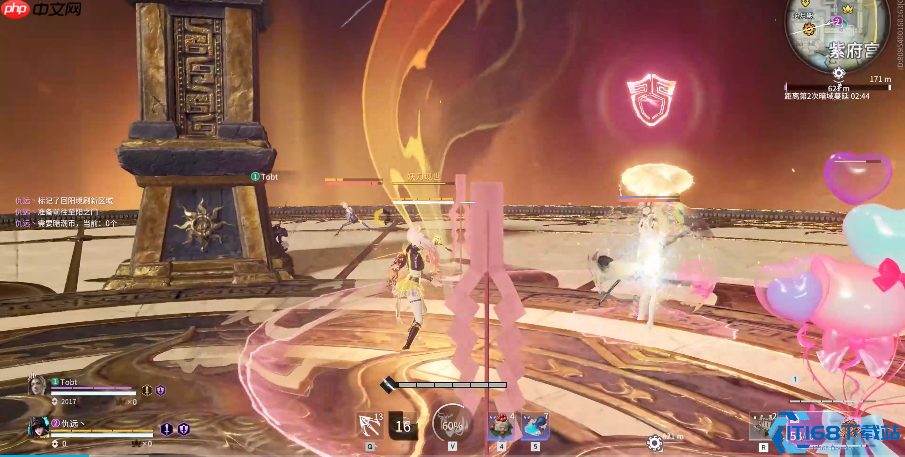This screenshot has width=905, height=457.
Task: Activate the 60% ultimate skill icon
Action: pos(452,424)
